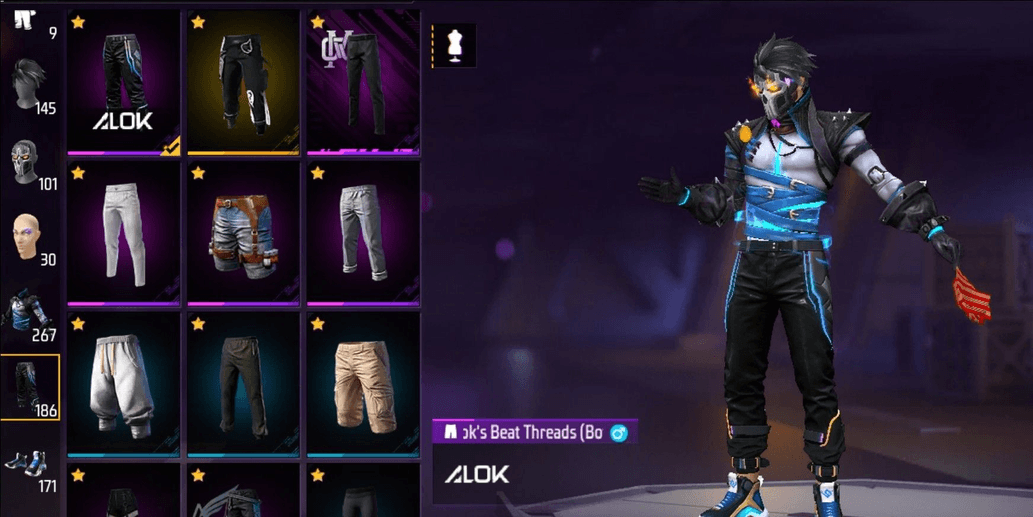Choose the black pants on yellow background
The height and width of the screenshot is (517, 1033).
coord(243,82)
